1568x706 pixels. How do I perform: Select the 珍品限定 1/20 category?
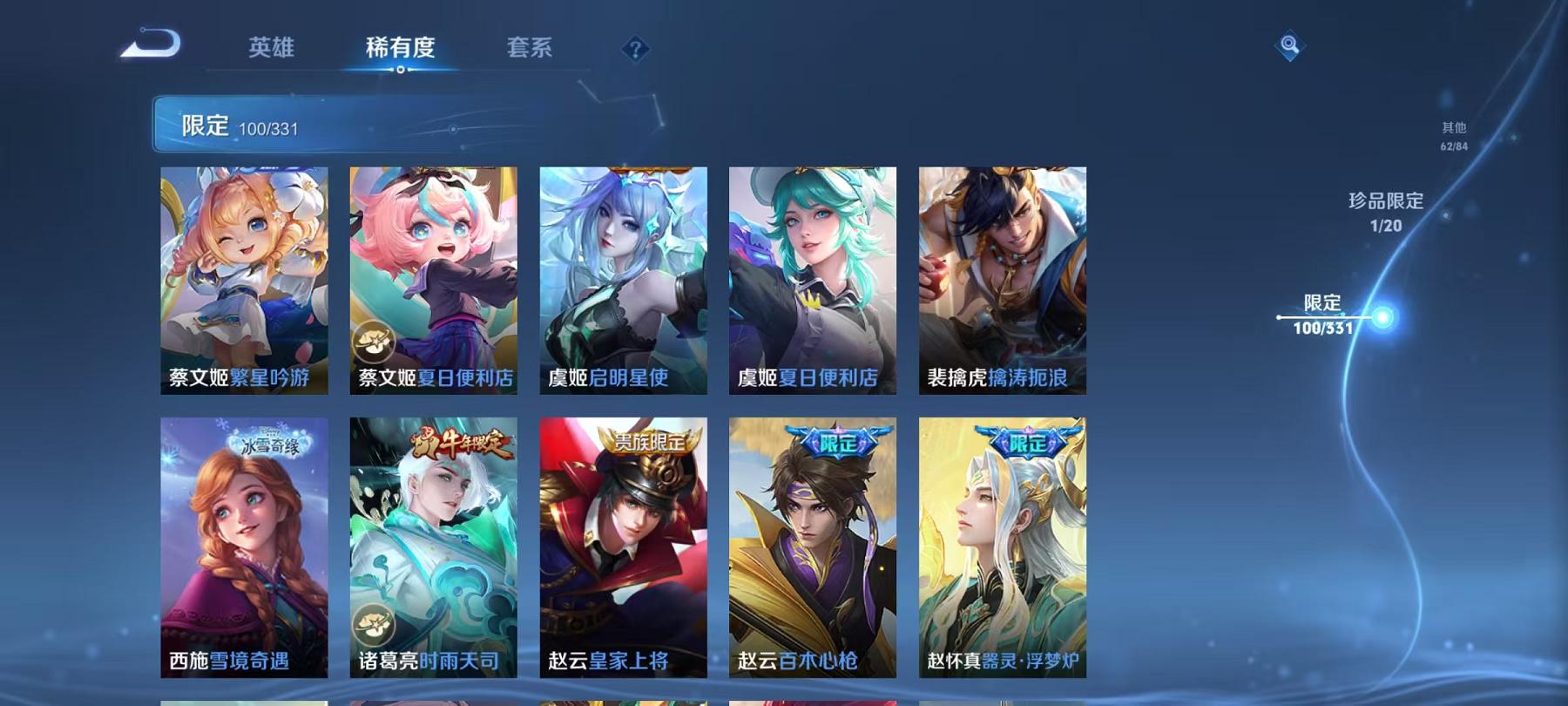(x=1386, y=209)
